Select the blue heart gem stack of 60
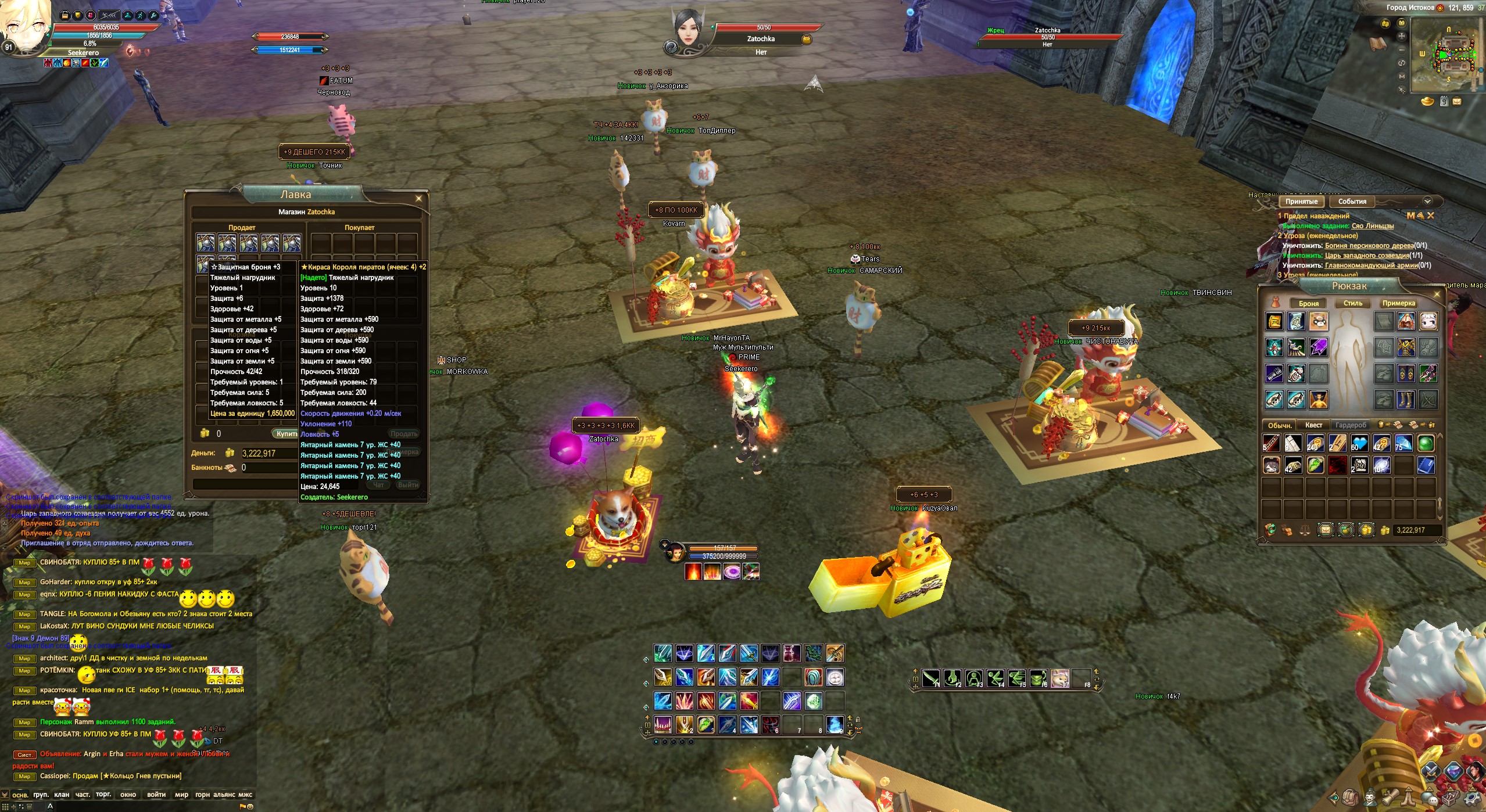 point(1359,444)
